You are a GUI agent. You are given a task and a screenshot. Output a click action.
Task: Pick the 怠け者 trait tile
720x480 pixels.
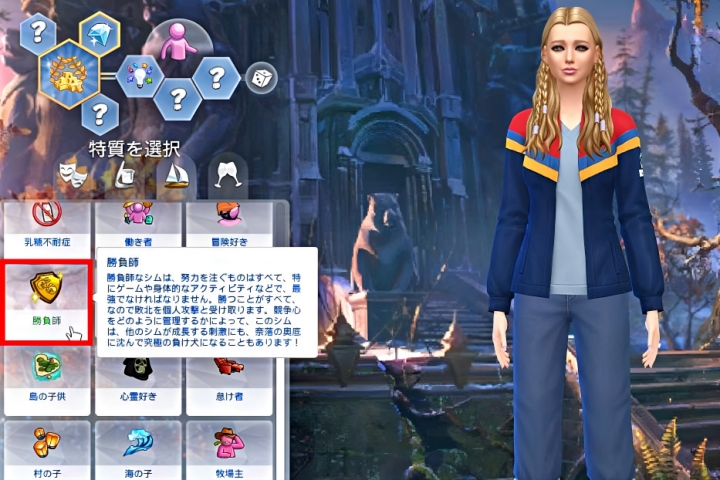click(x=230, y=376)
